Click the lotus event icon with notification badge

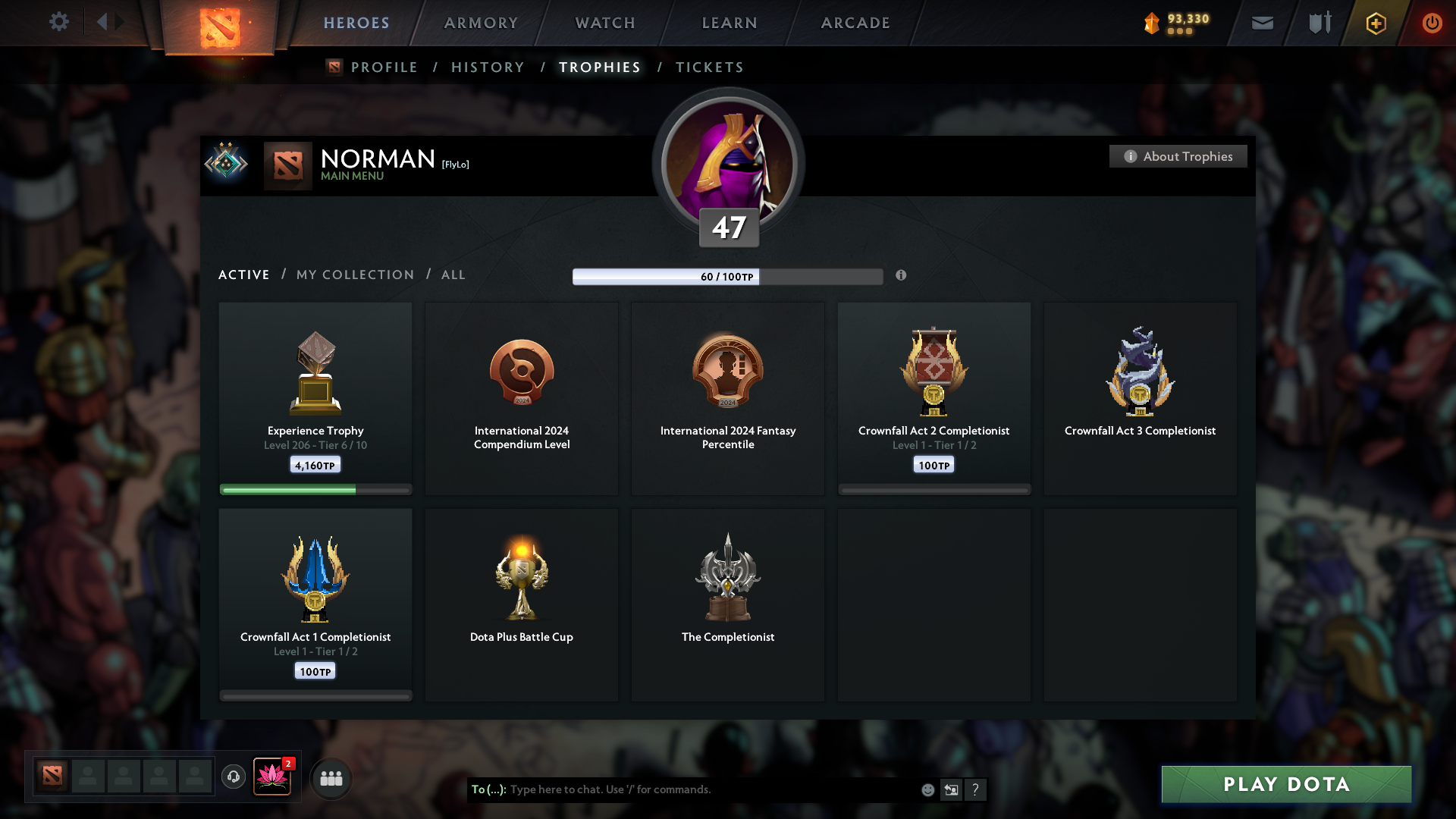point(273,777)
